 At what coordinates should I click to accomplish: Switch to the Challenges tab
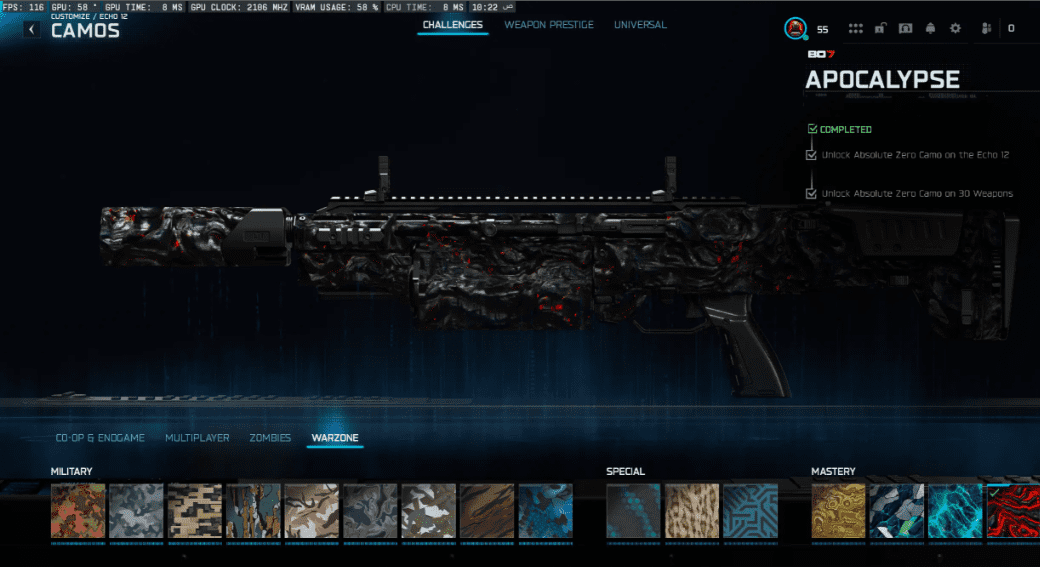pos(452,25)
